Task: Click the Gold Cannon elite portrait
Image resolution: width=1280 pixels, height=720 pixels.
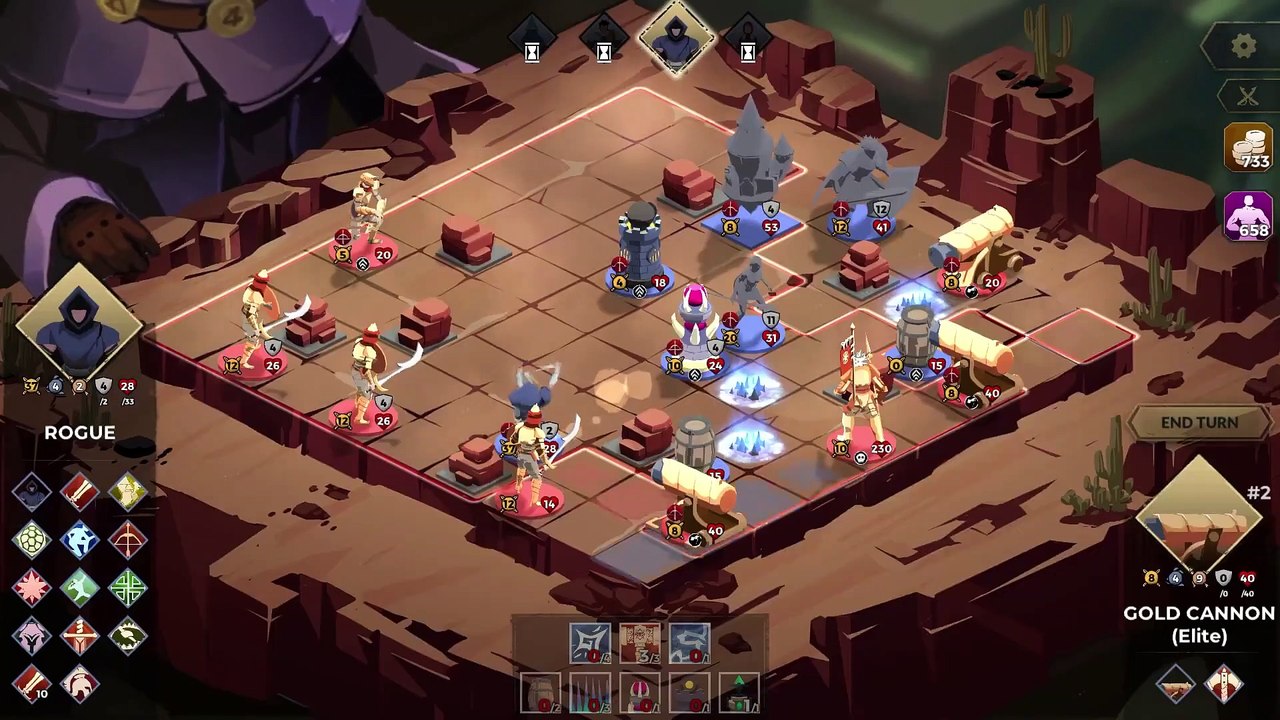Action: 1199,518
